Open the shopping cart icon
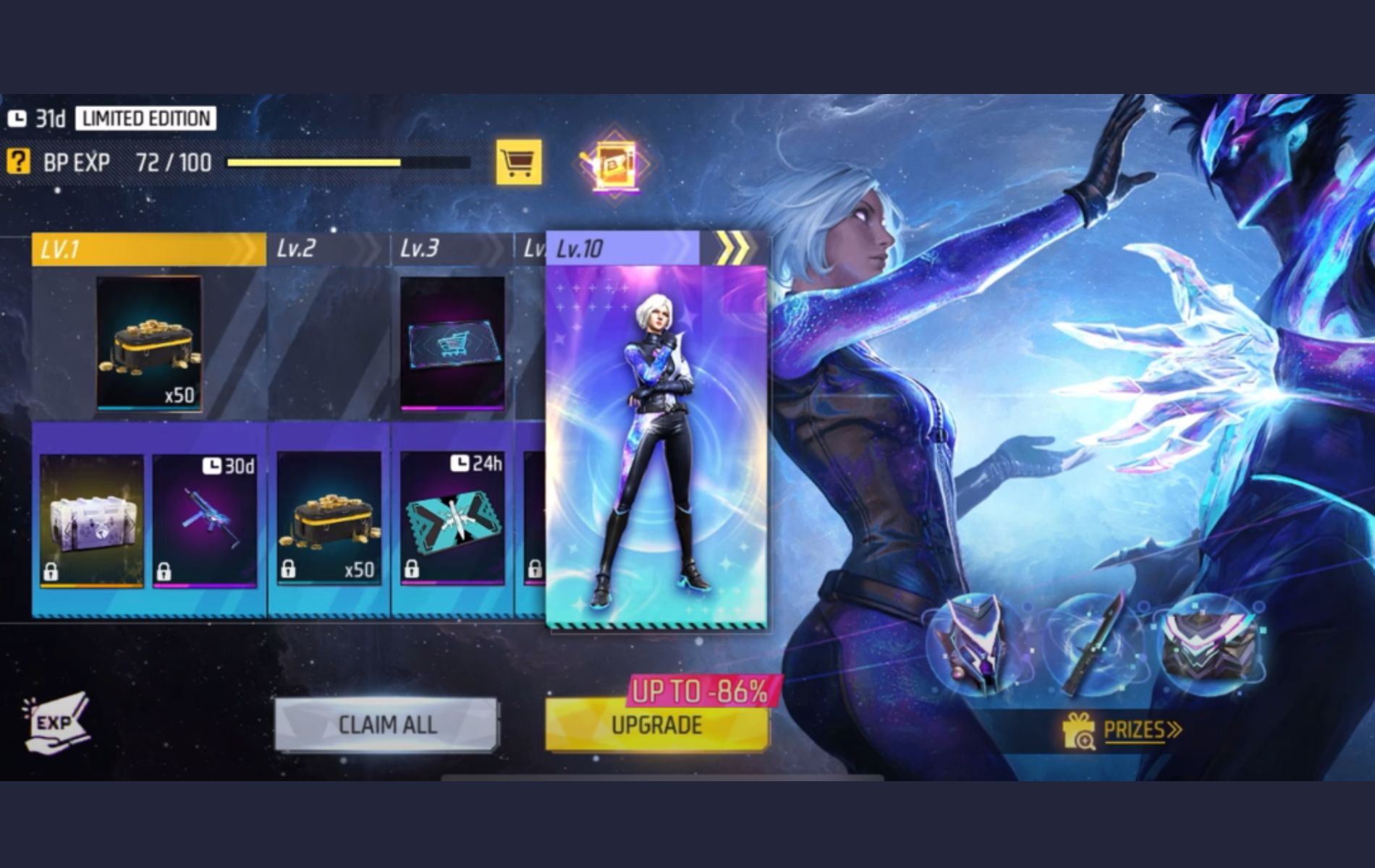The image size is (1375, 868). click(x=518, y=161)
